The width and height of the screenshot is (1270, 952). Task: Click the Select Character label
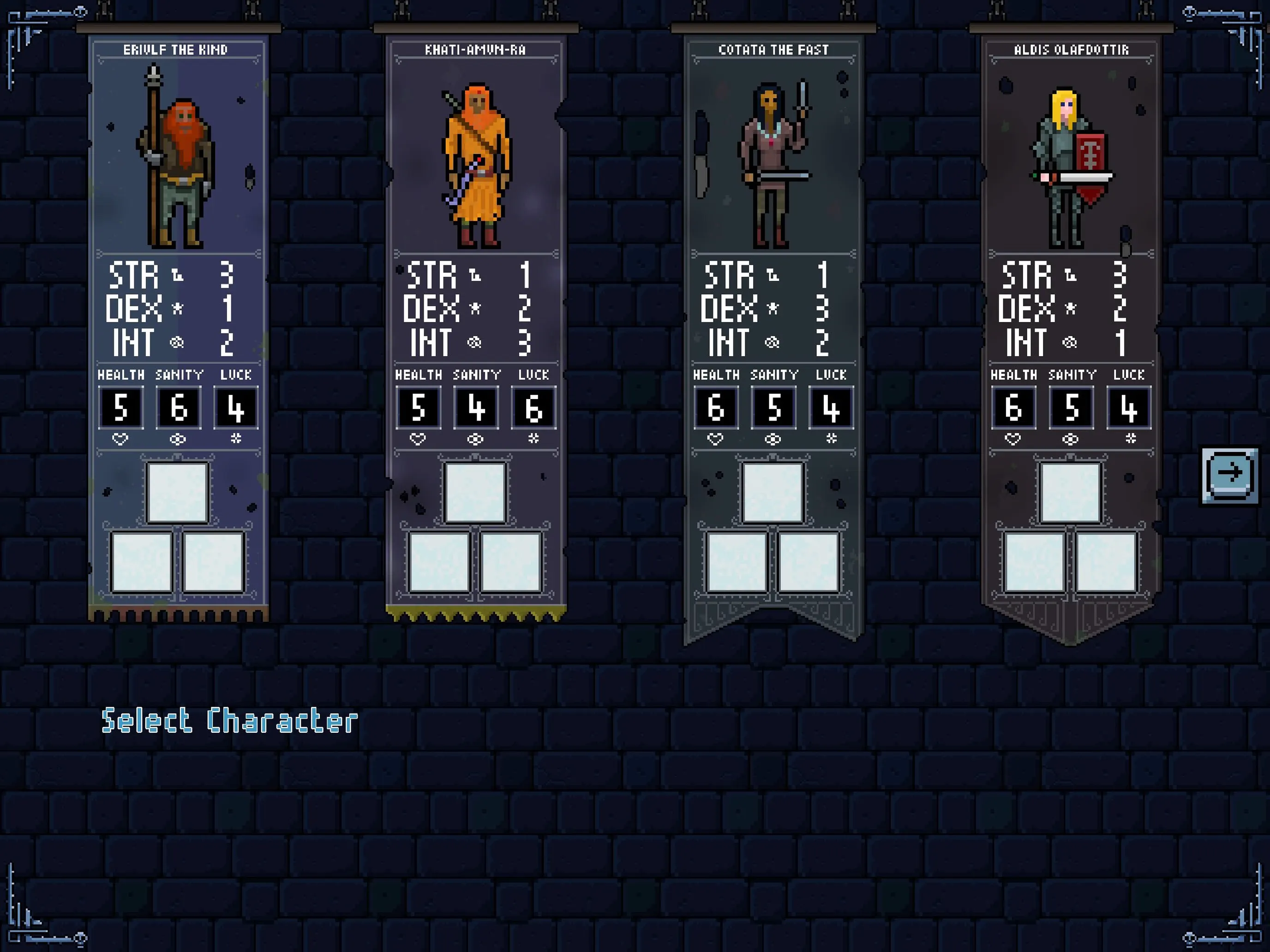pyautogui.click(x=230, y=719)
